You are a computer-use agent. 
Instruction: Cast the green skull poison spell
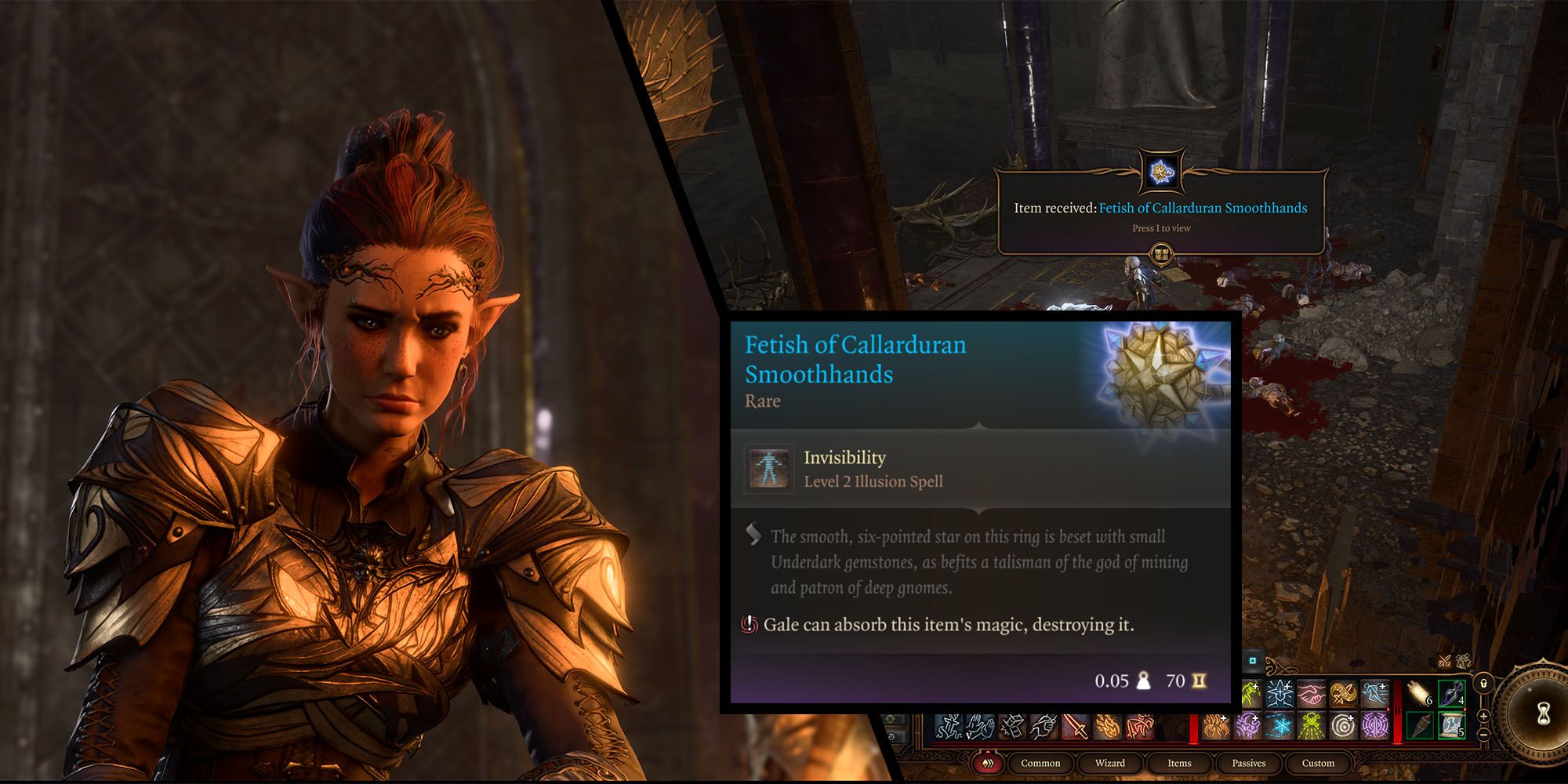[1311, 726]
